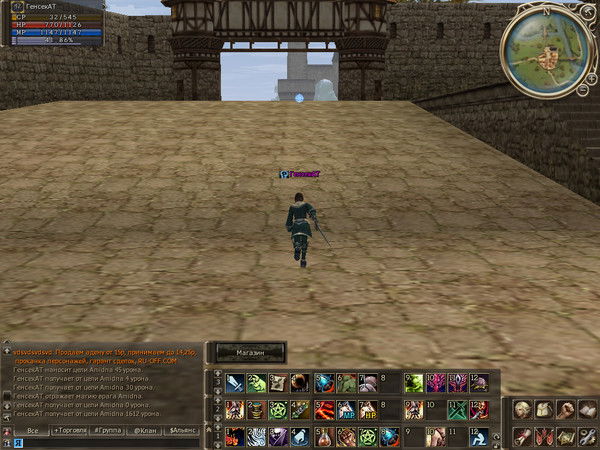Image resolution: width=600 pixels, height=450 pixels.
Task: Select the @Клан chat tab
Action: pyautogui.click(x=145, y=430)
